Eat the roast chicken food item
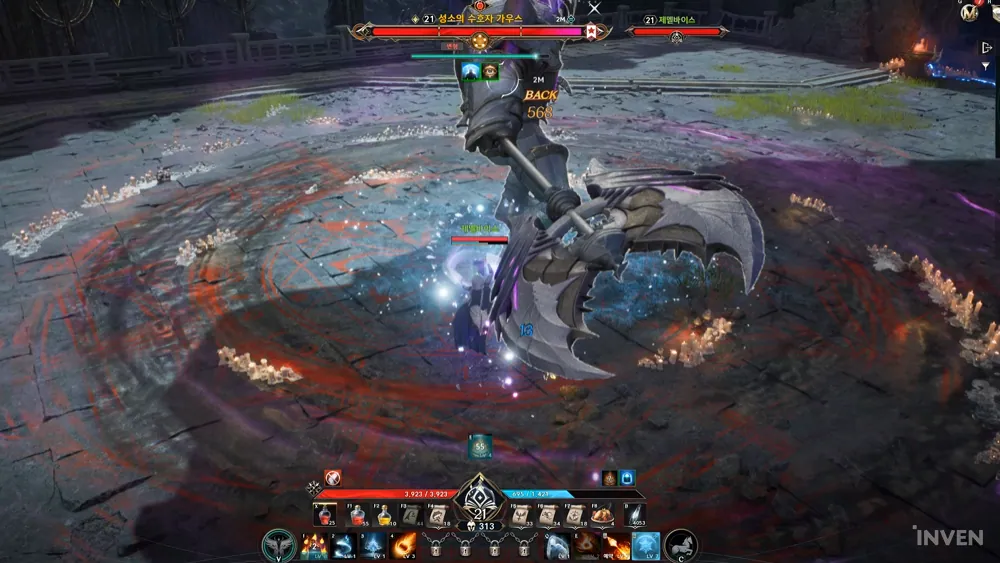The height and width of the screenshot is (563, 1000). tap(602, 515)
